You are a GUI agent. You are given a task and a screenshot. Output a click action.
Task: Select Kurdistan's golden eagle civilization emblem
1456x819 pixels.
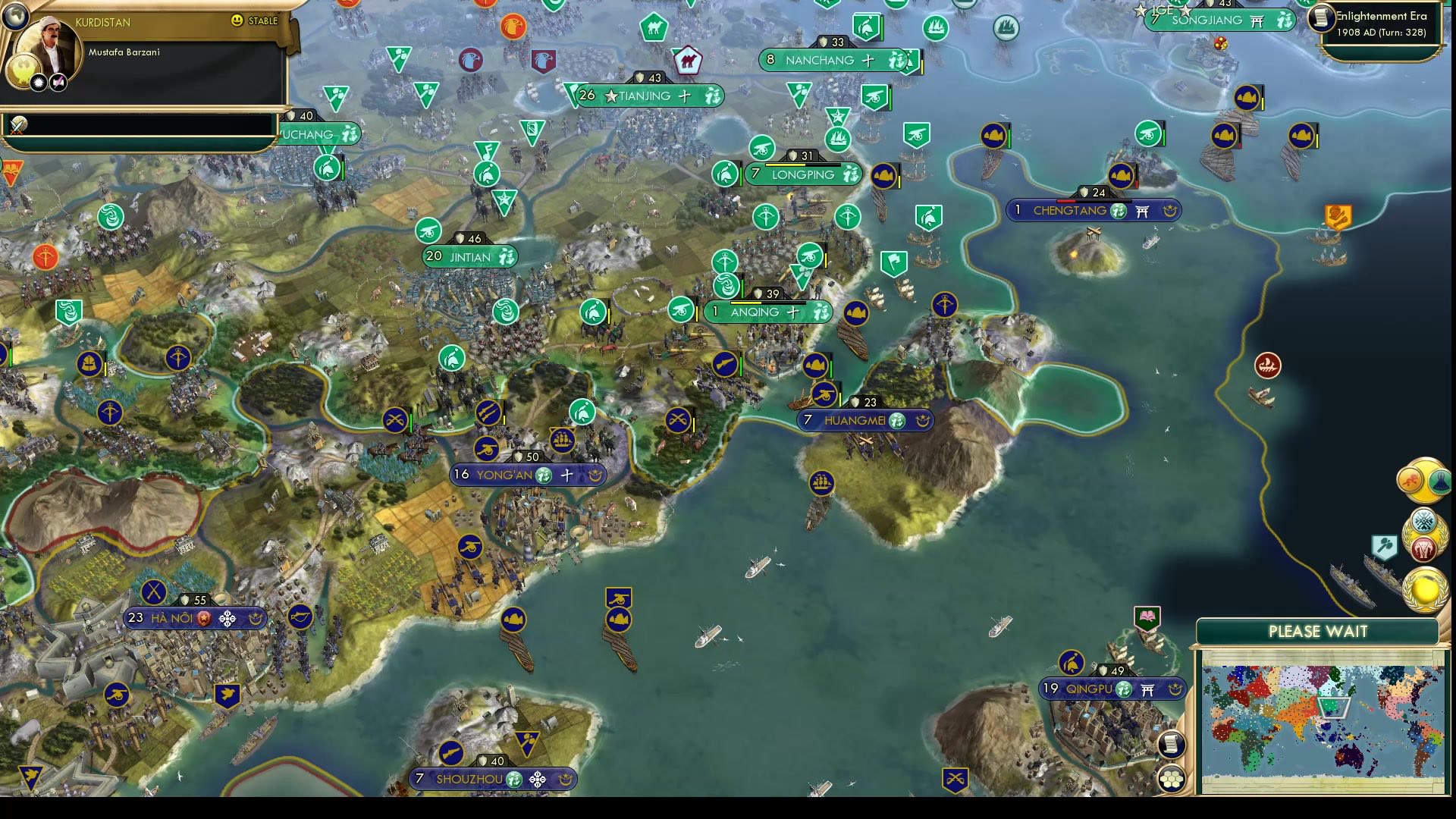pos(24,68)
